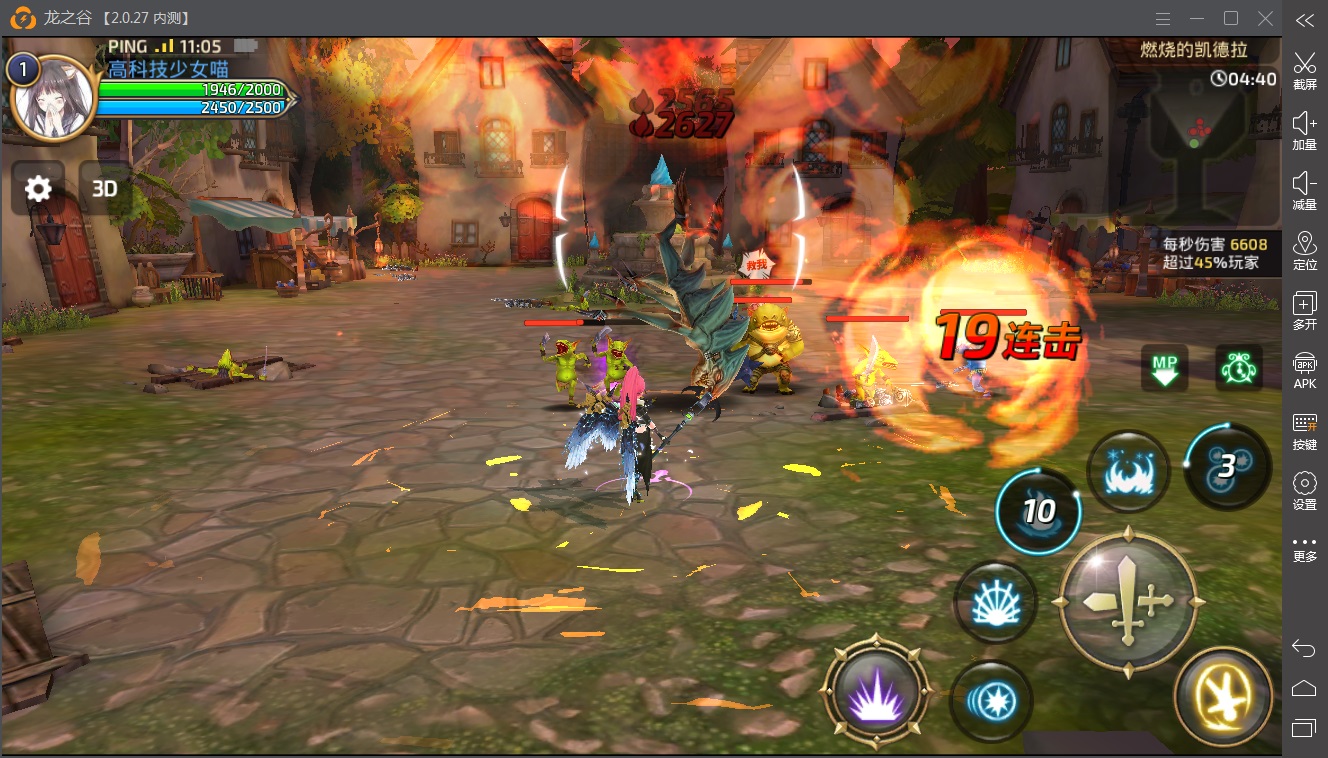Activate the purple burst skill
The image size is (1328, 758).
(x=875, y=690)
